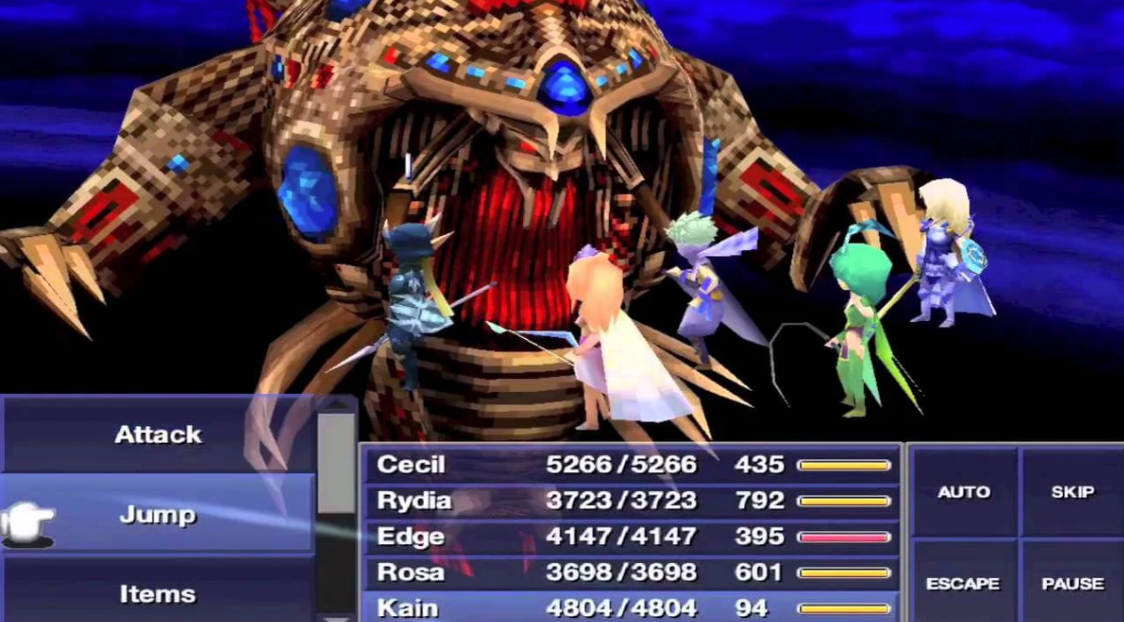Choose the Attack command

tap(157, 435)
